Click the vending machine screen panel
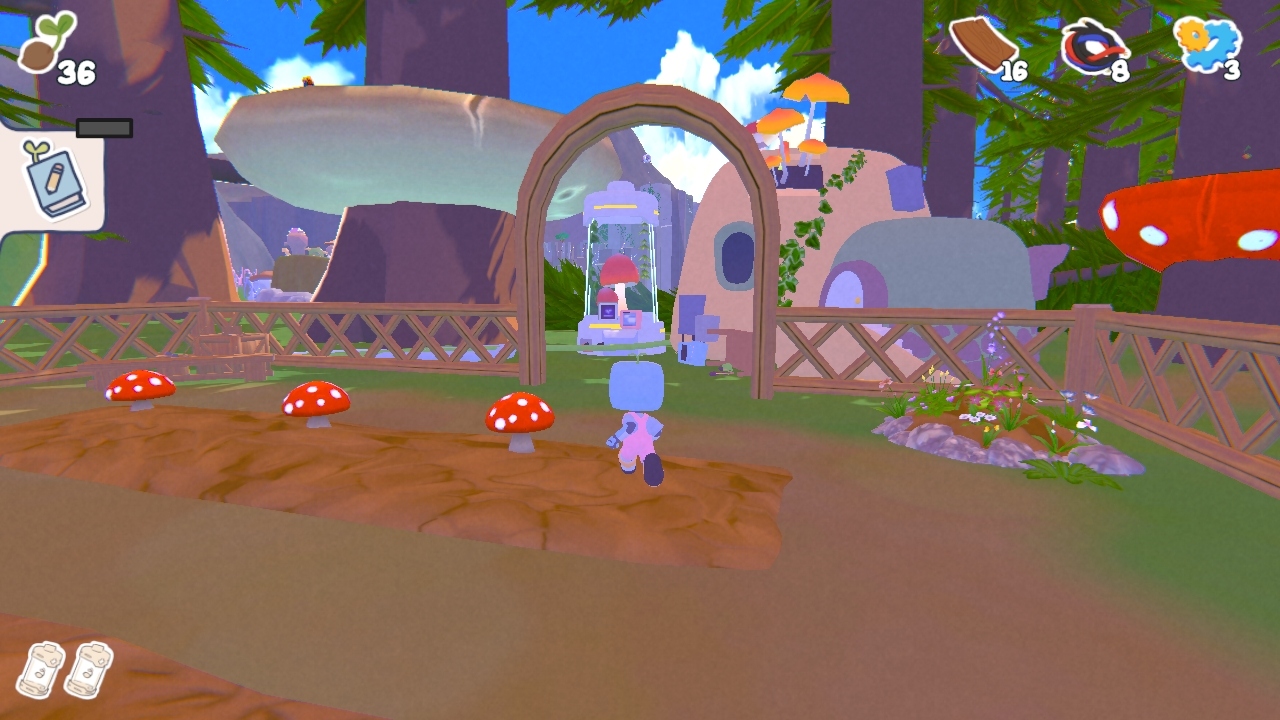Screen dimensions: 1280x720 pos(607,313)
